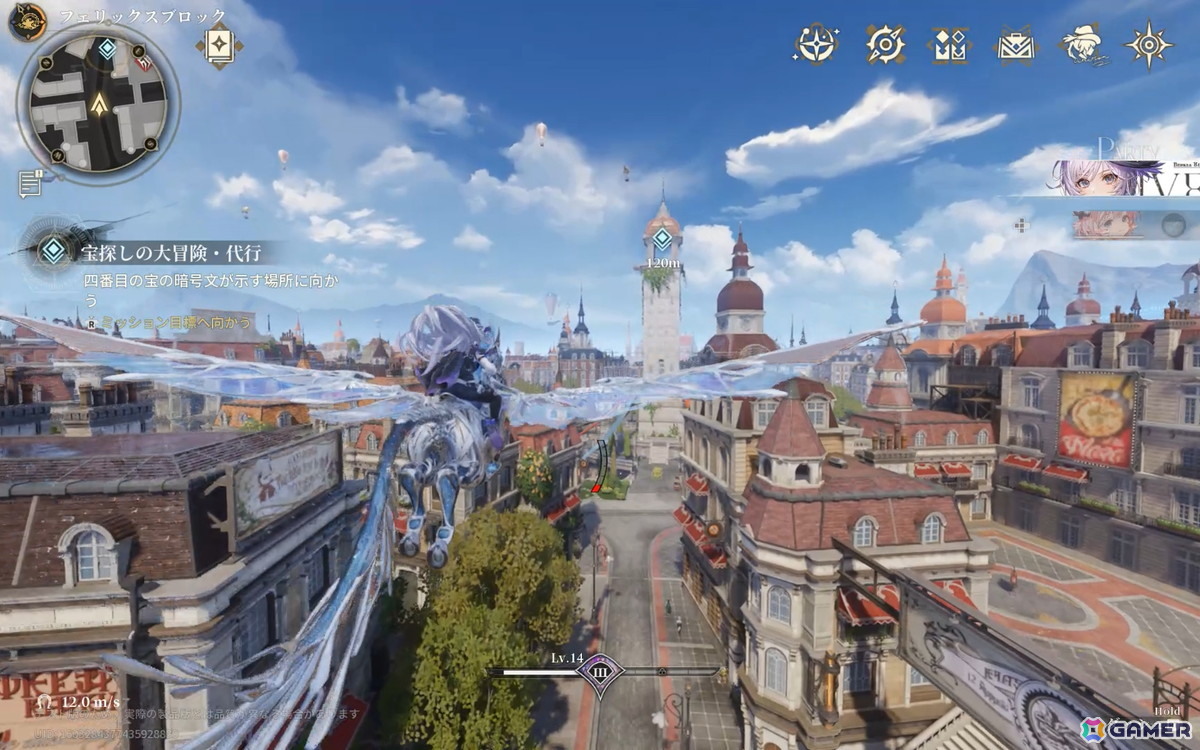Viewport: 1200px width, 750px height.
Task: Open the briefcase bag icon
Action: coord(1015,44)
